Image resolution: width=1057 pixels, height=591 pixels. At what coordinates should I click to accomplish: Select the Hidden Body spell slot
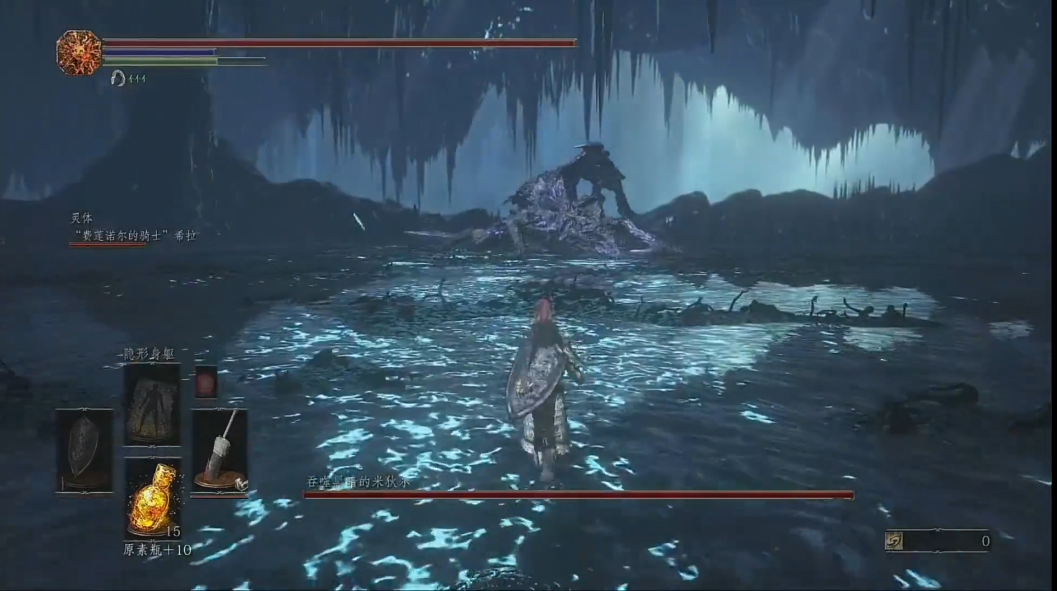point(152,404)
